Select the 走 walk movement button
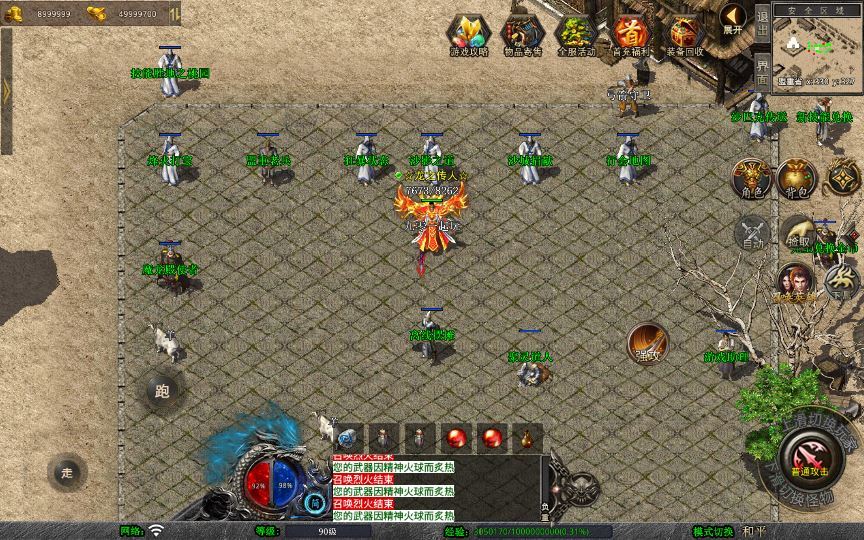The image size is (864, 540). pos(66,471)
